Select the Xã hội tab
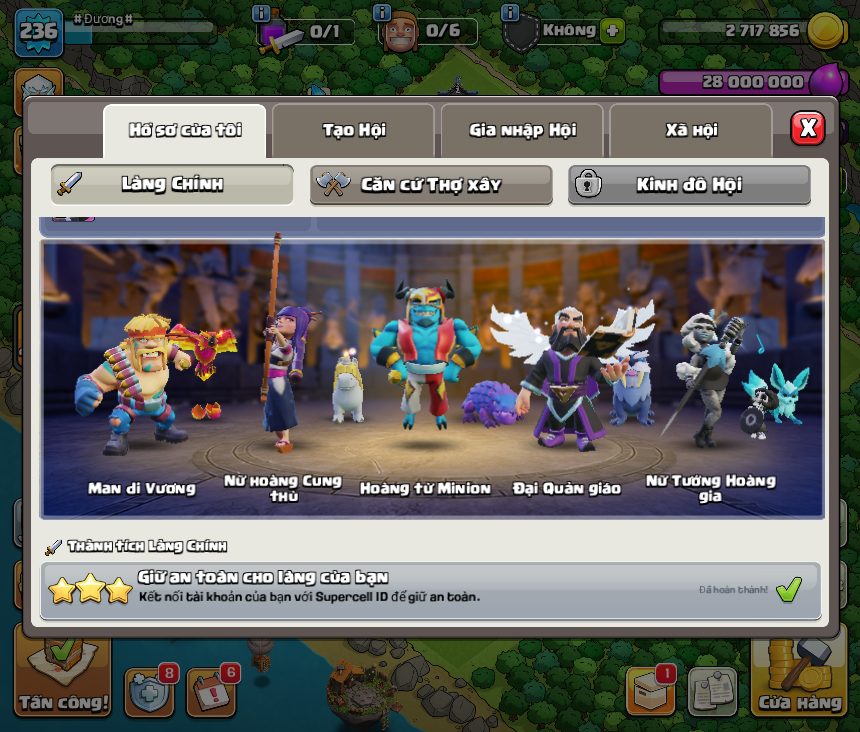Image resolution: width=860 pixels, height=732 pixels. 690,130
